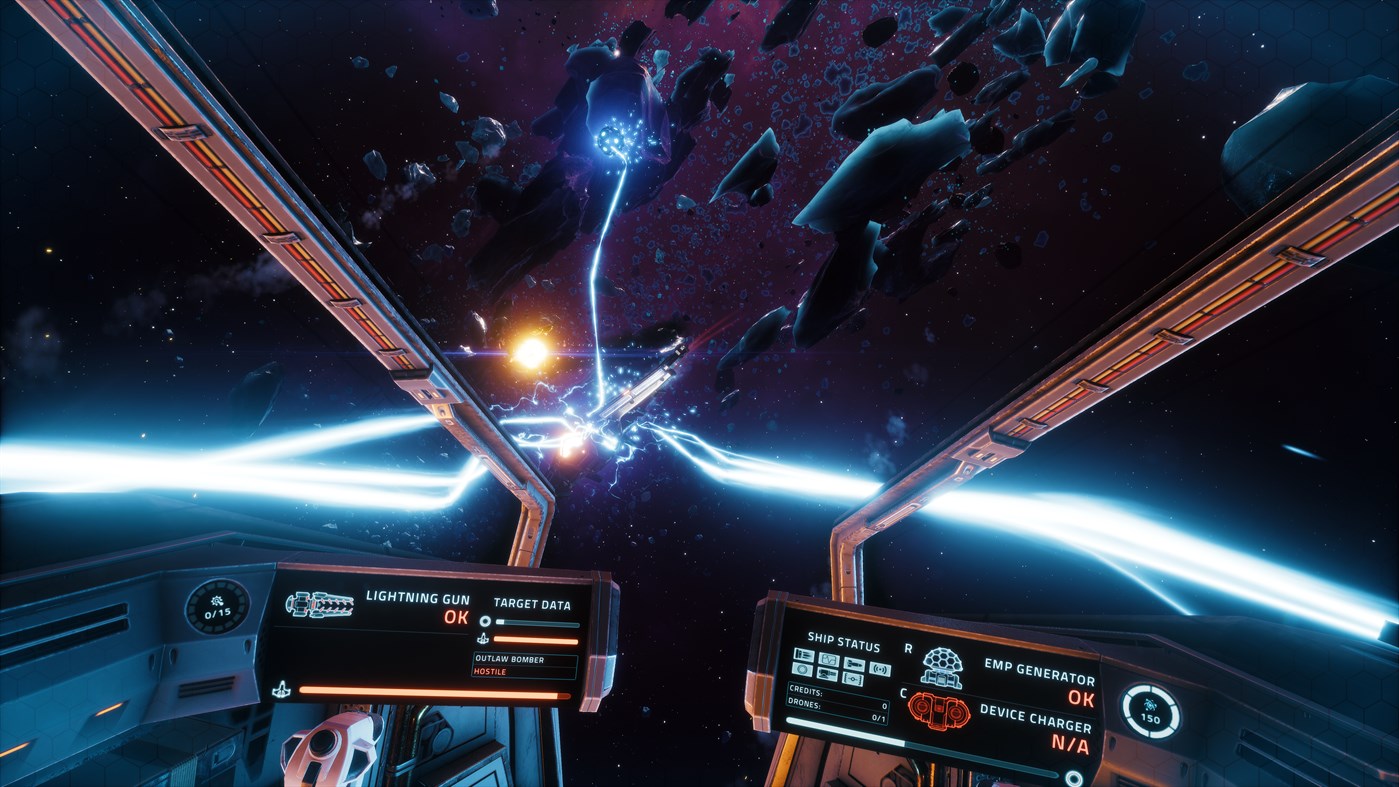
Task: Click the orange target hull bar
Action: (x=535, y=638)
